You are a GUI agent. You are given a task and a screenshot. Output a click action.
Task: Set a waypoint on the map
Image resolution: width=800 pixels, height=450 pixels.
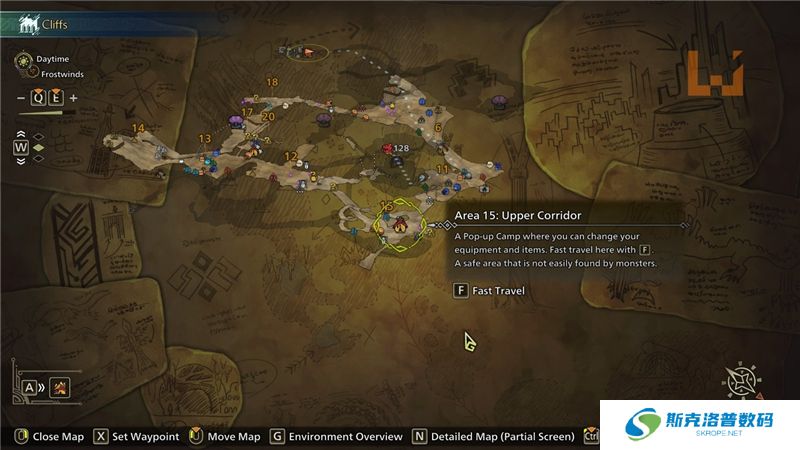[136, 437]
